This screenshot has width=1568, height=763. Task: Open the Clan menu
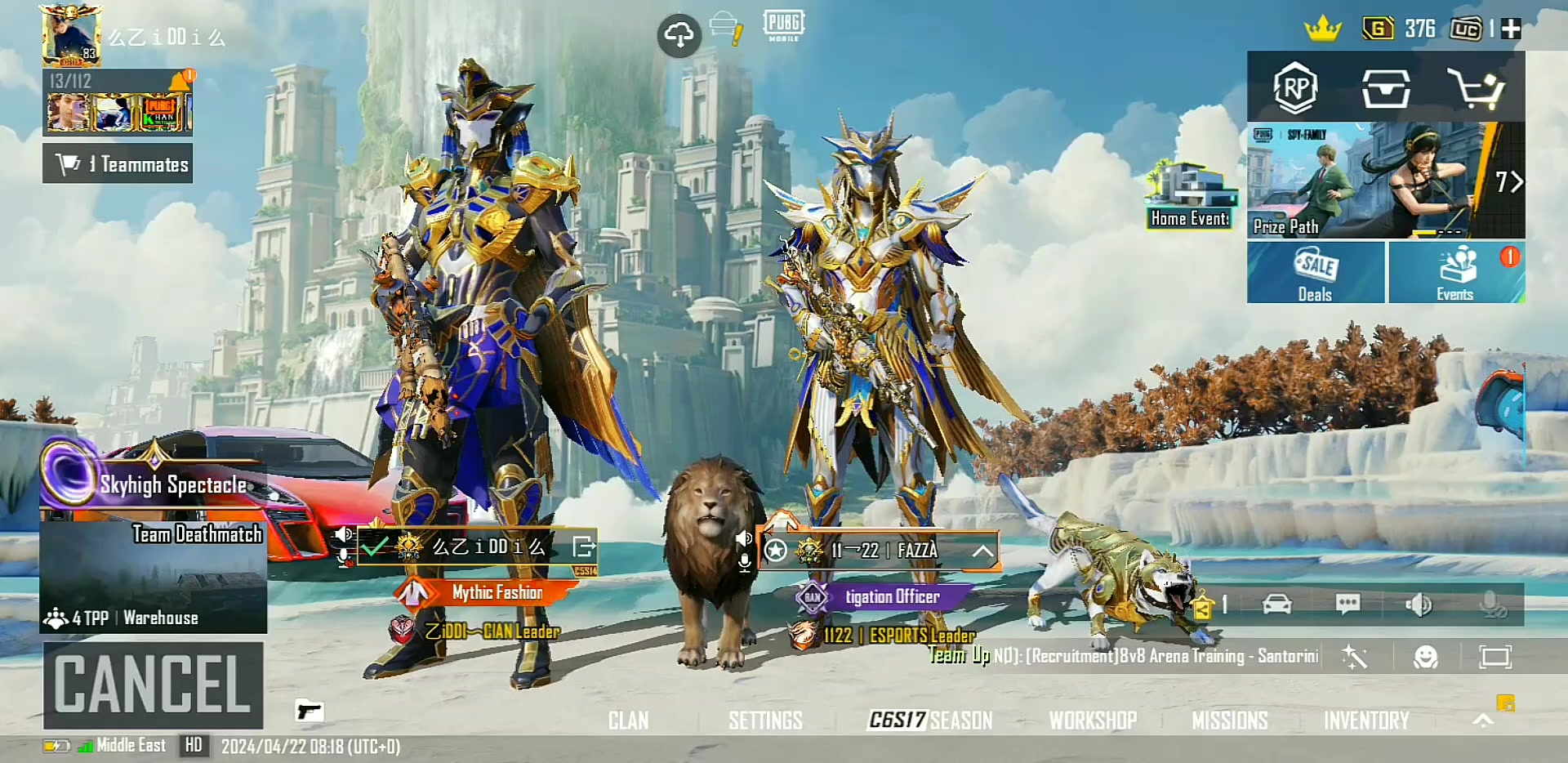pyautogui.click(x=628, y=721)
